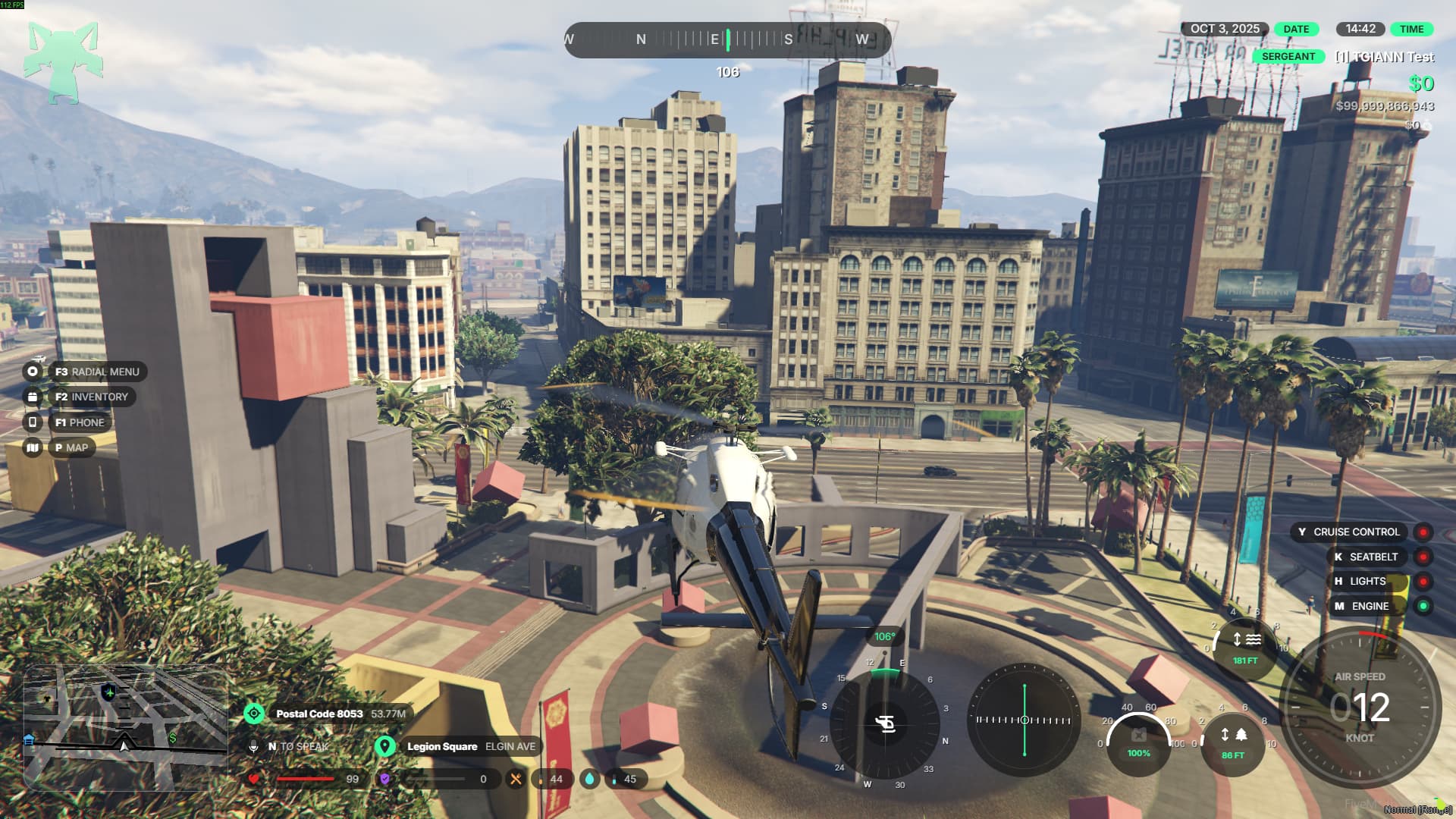This screenshot has width=1456, height=819.
Task: Select the Postal Code crosshair icon
Action: click(x=254, y=714)
